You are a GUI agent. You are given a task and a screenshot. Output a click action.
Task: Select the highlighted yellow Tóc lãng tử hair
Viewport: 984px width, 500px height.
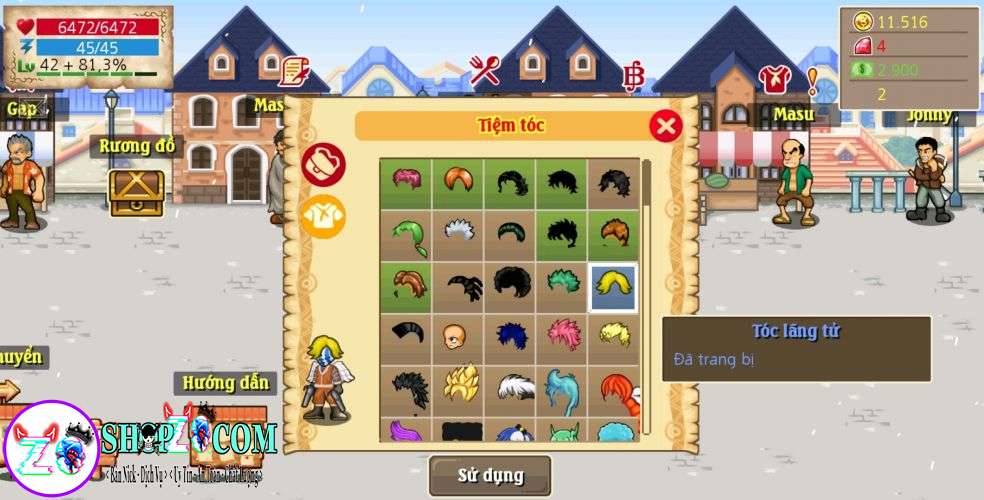(613, 287)
